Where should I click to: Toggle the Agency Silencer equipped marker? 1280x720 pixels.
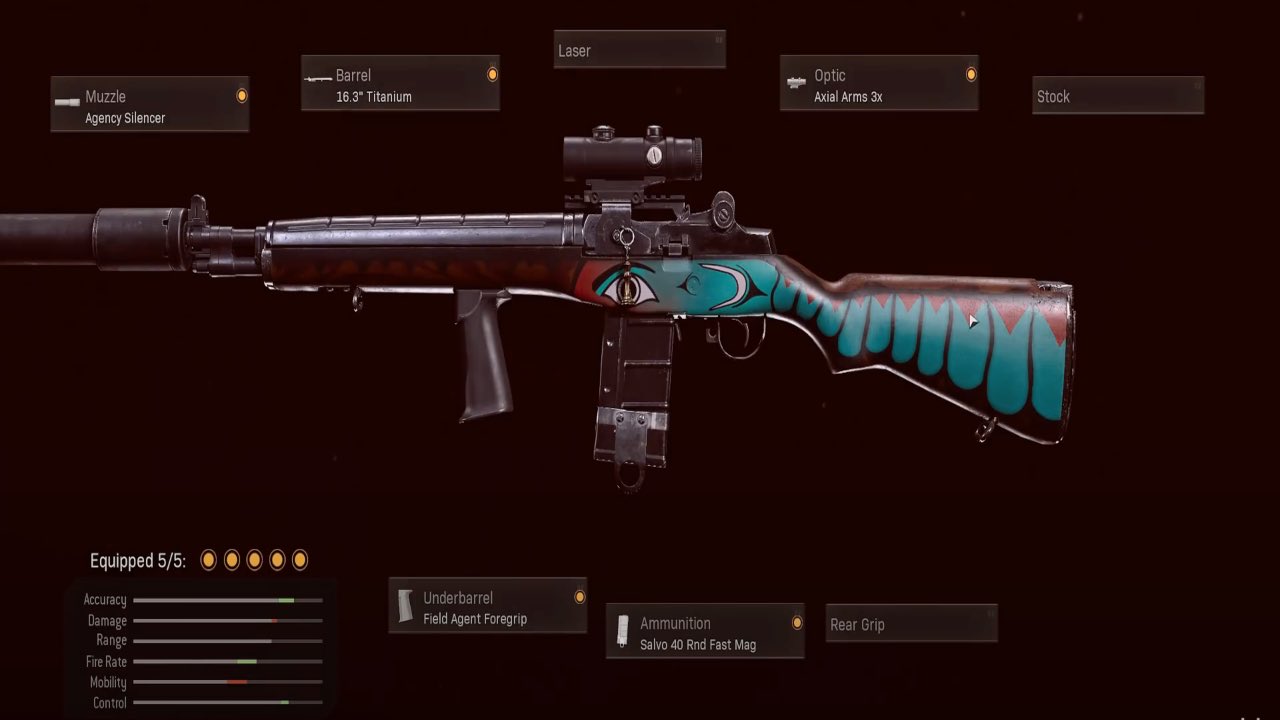tap(240, 95)
